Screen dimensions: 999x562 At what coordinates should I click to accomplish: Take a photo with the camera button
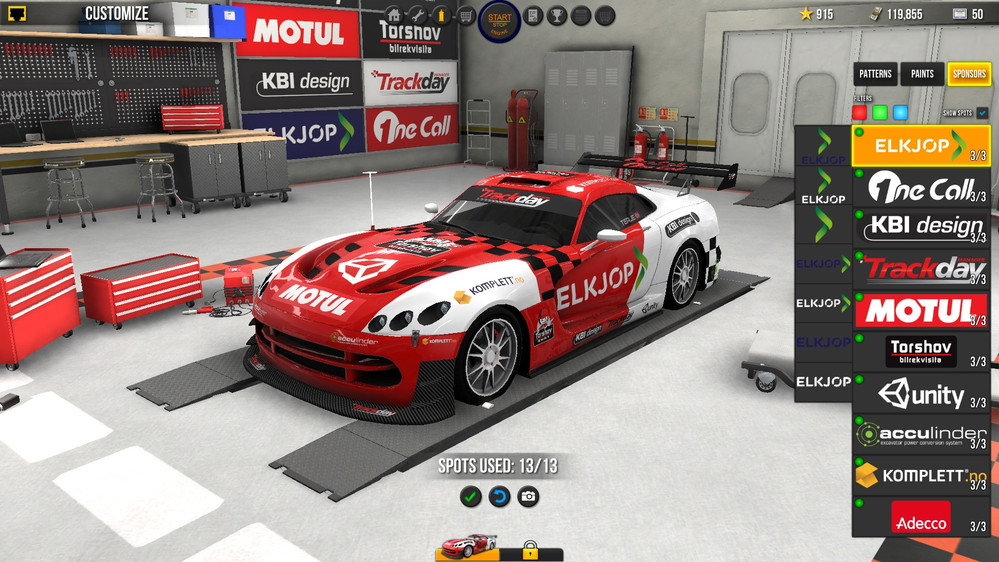point(528,496)
